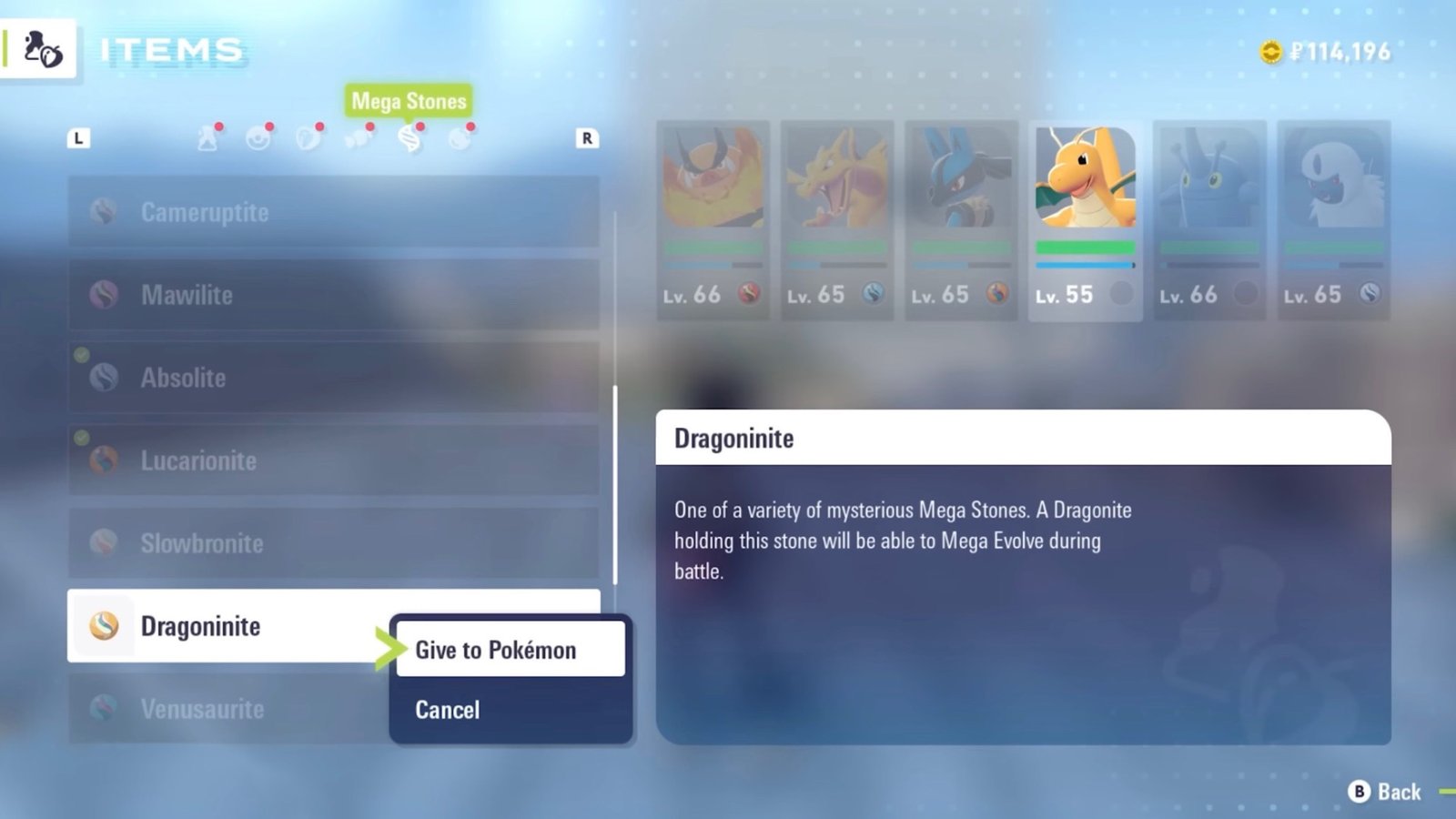Open the candy item tab
1456x819 pixels.
tap(359, 138)
